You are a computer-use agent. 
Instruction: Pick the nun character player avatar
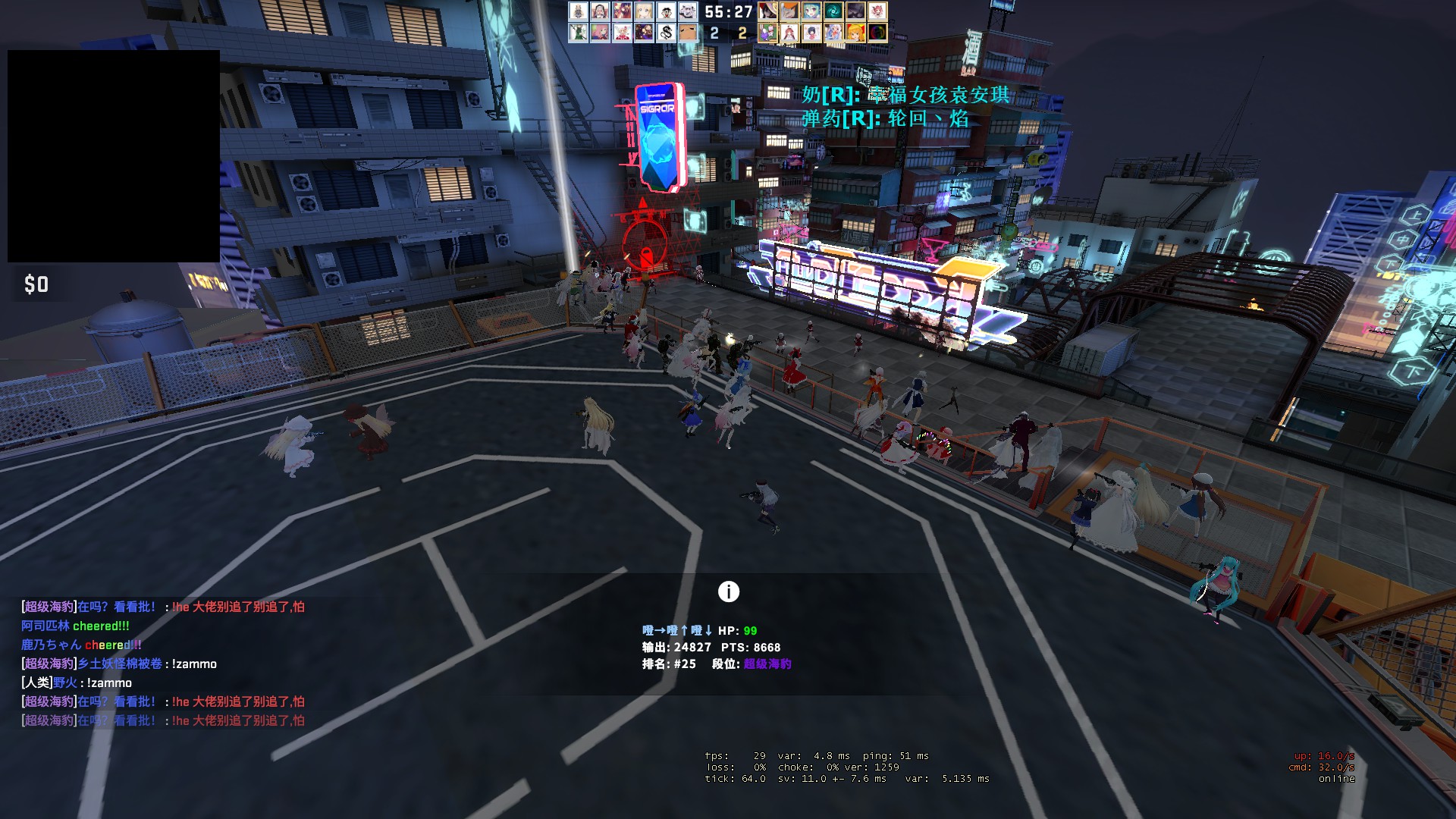pyautogui.click(x=600, y=11)
